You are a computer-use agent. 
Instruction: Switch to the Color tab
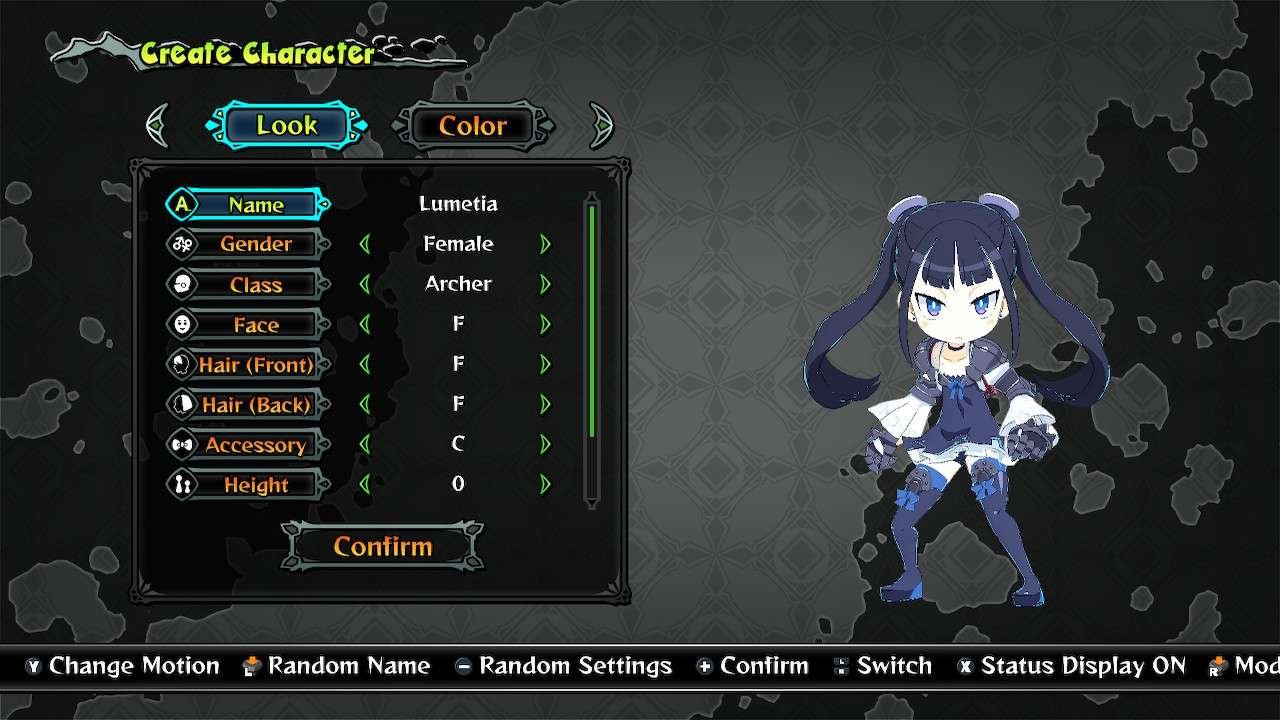coord(472,126)
